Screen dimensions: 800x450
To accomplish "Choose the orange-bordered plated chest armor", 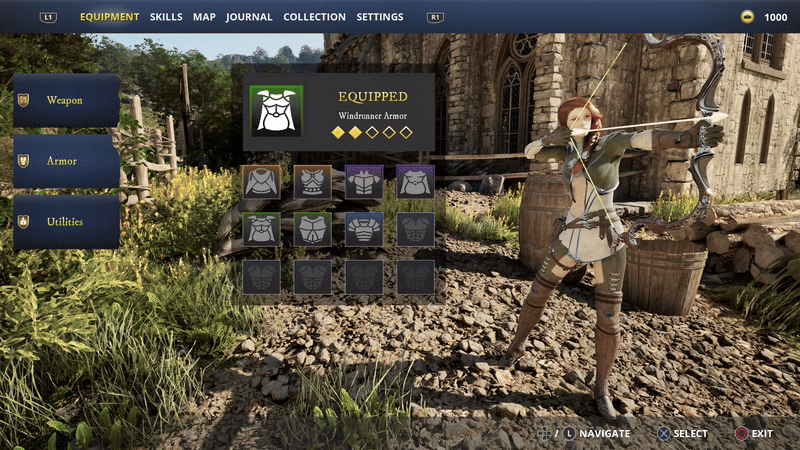I will click(313, 183).
